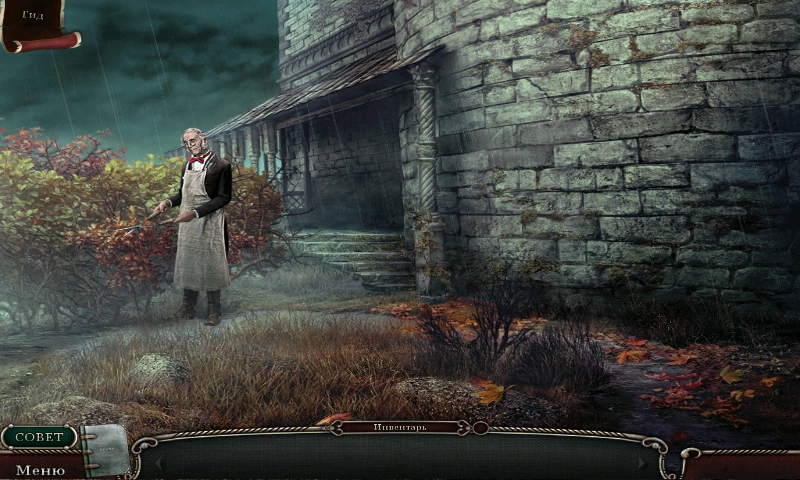800x480 pixels.
Task: Toggle the round lock next to Инвентарь
Action: click(480, 427)
